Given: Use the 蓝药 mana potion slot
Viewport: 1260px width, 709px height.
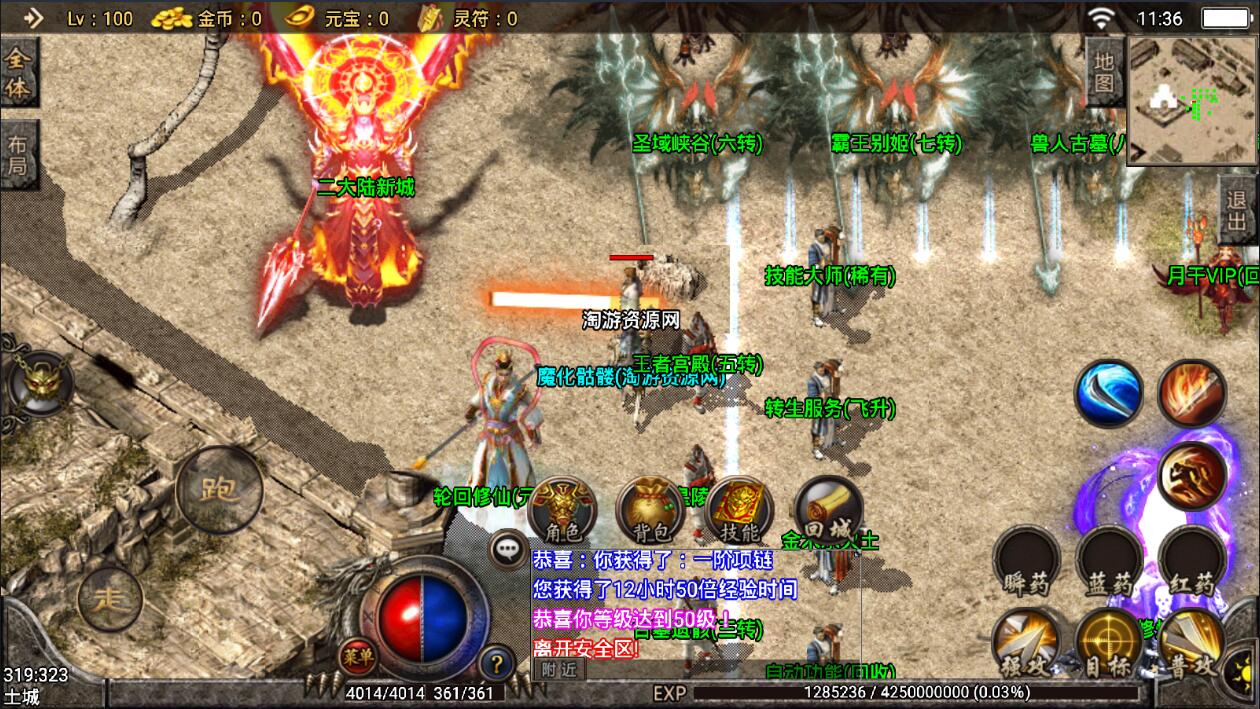Looking at the screenshot, I should (x=1109, y=560).
